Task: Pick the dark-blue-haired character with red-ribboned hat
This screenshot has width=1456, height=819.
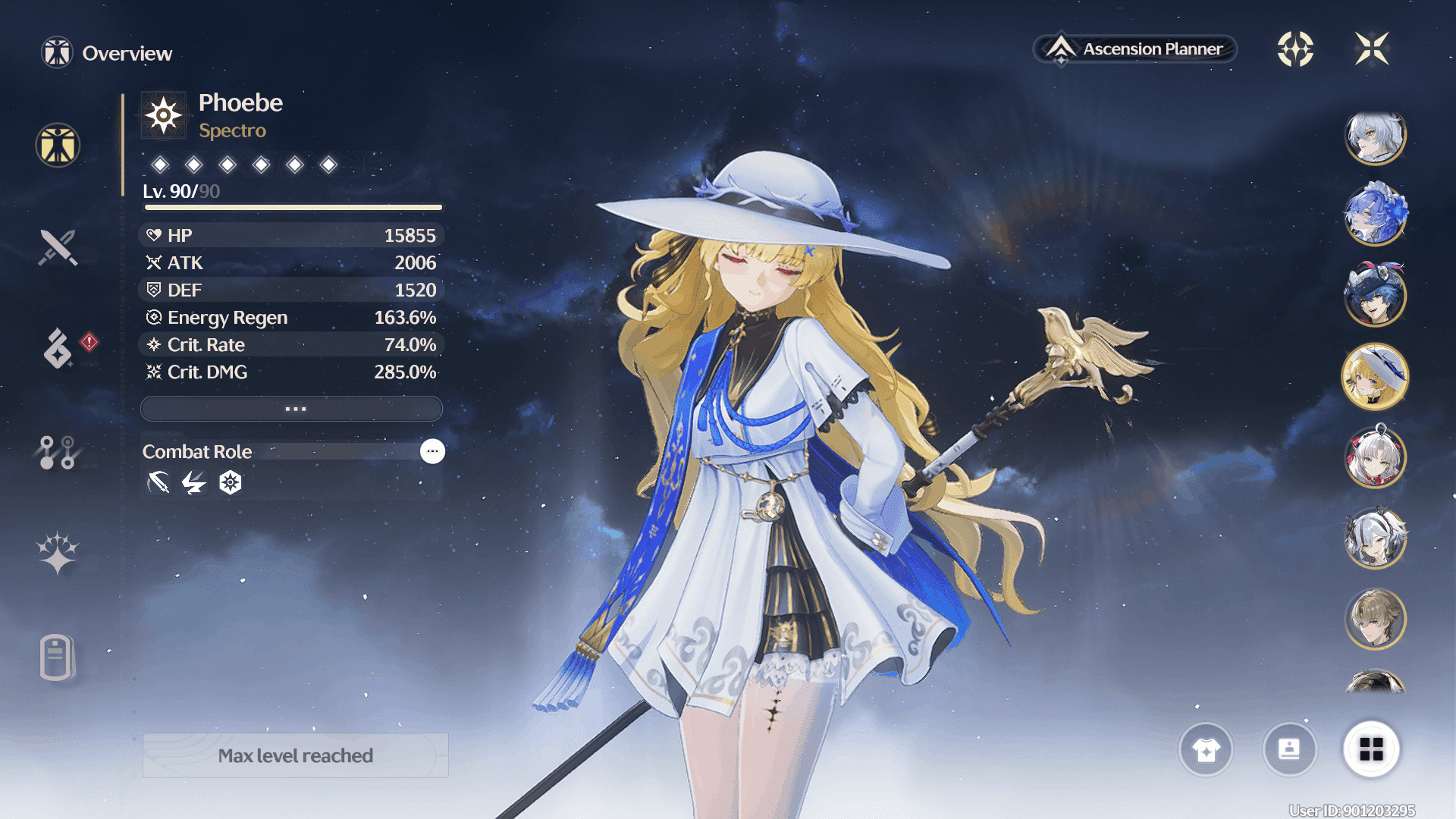Action: pyautogui.click(x=1375, y=296)
